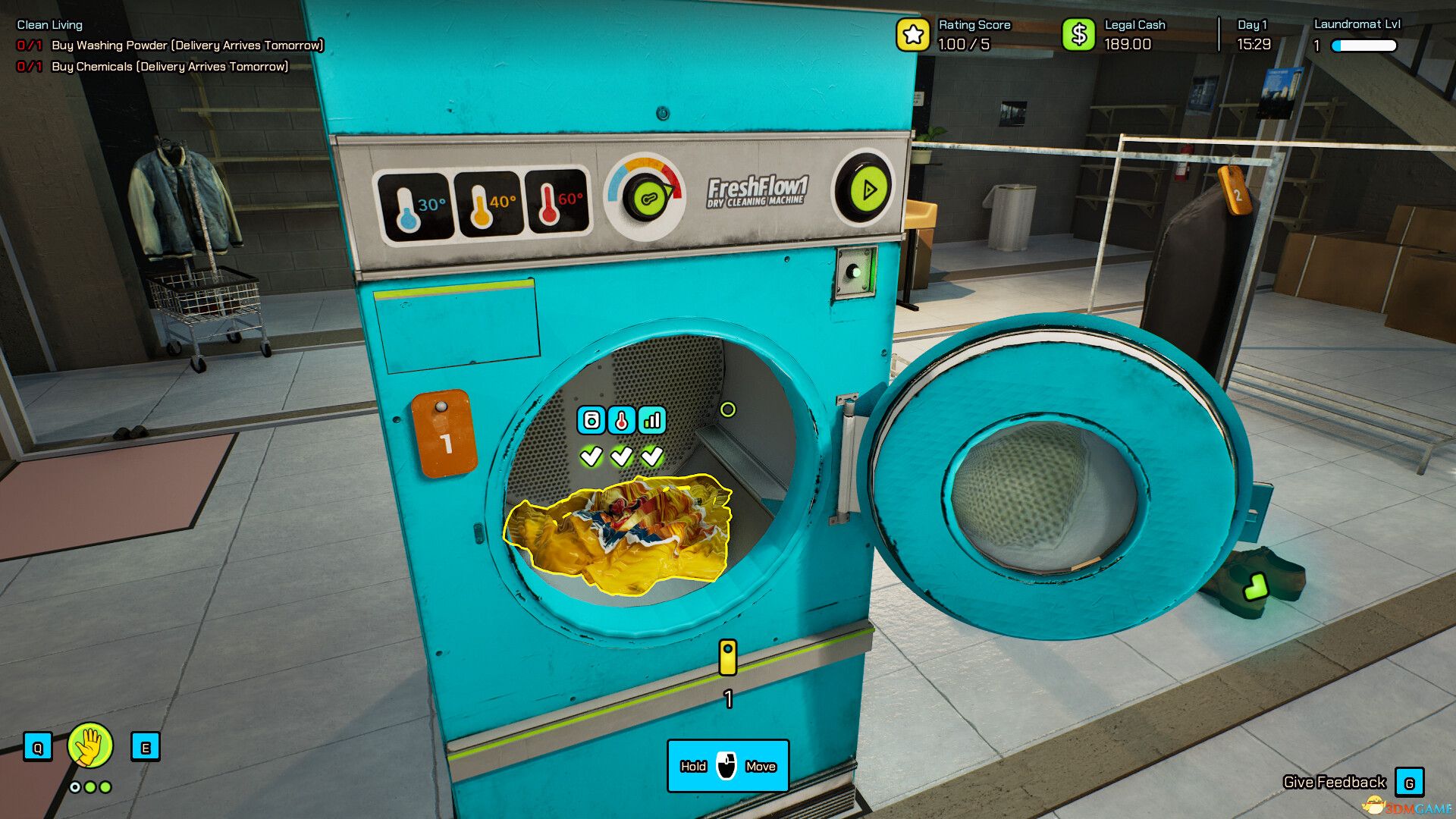Toggle the third checkmark below the bar-chart icon

[651, 456]
